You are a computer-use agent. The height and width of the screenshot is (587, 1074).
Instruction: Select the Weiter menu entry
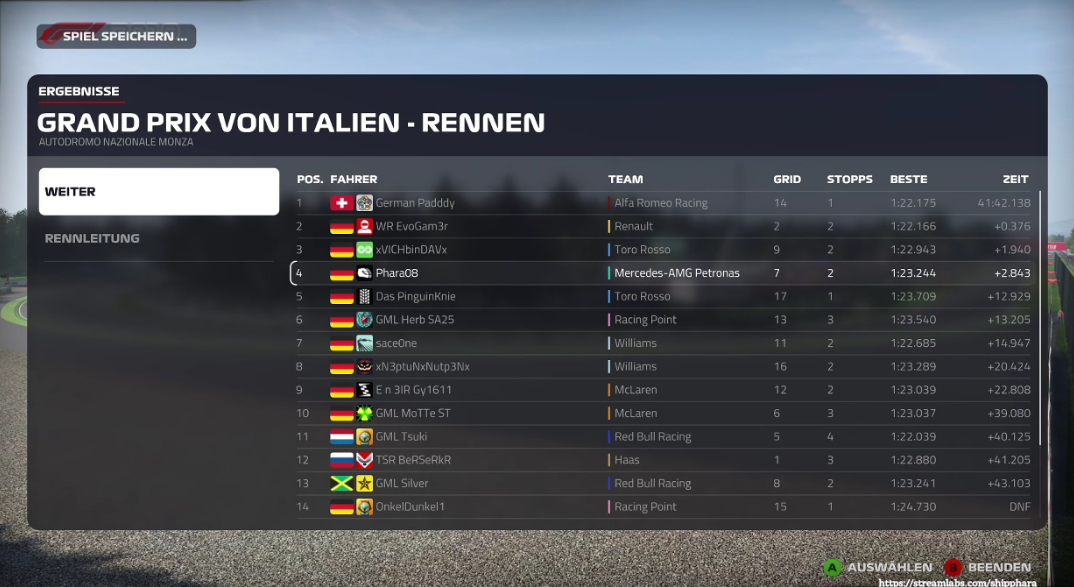point(158,191)
